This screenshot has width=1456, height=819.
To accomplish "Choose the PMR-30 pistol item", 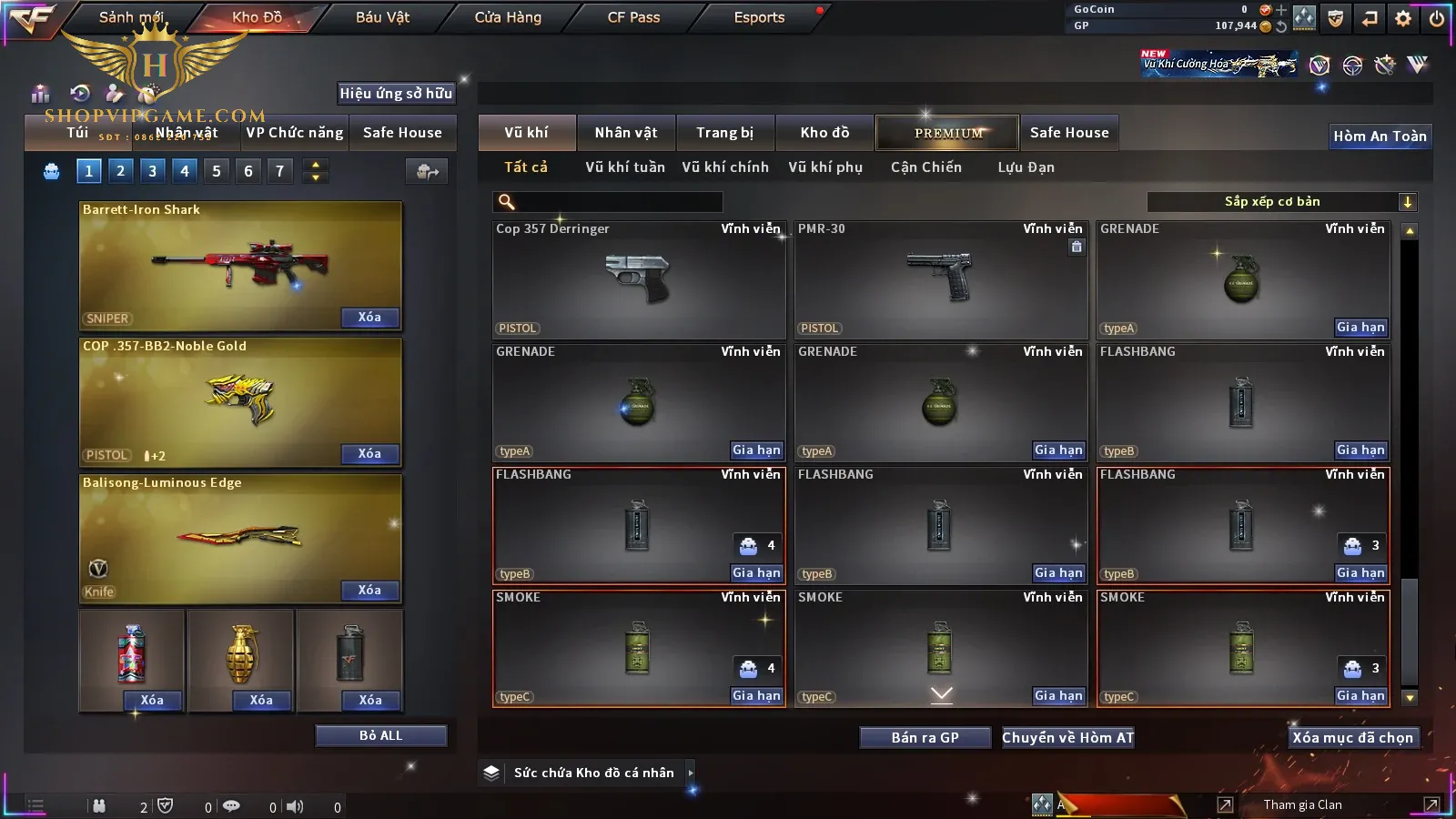I will [940, 279].
